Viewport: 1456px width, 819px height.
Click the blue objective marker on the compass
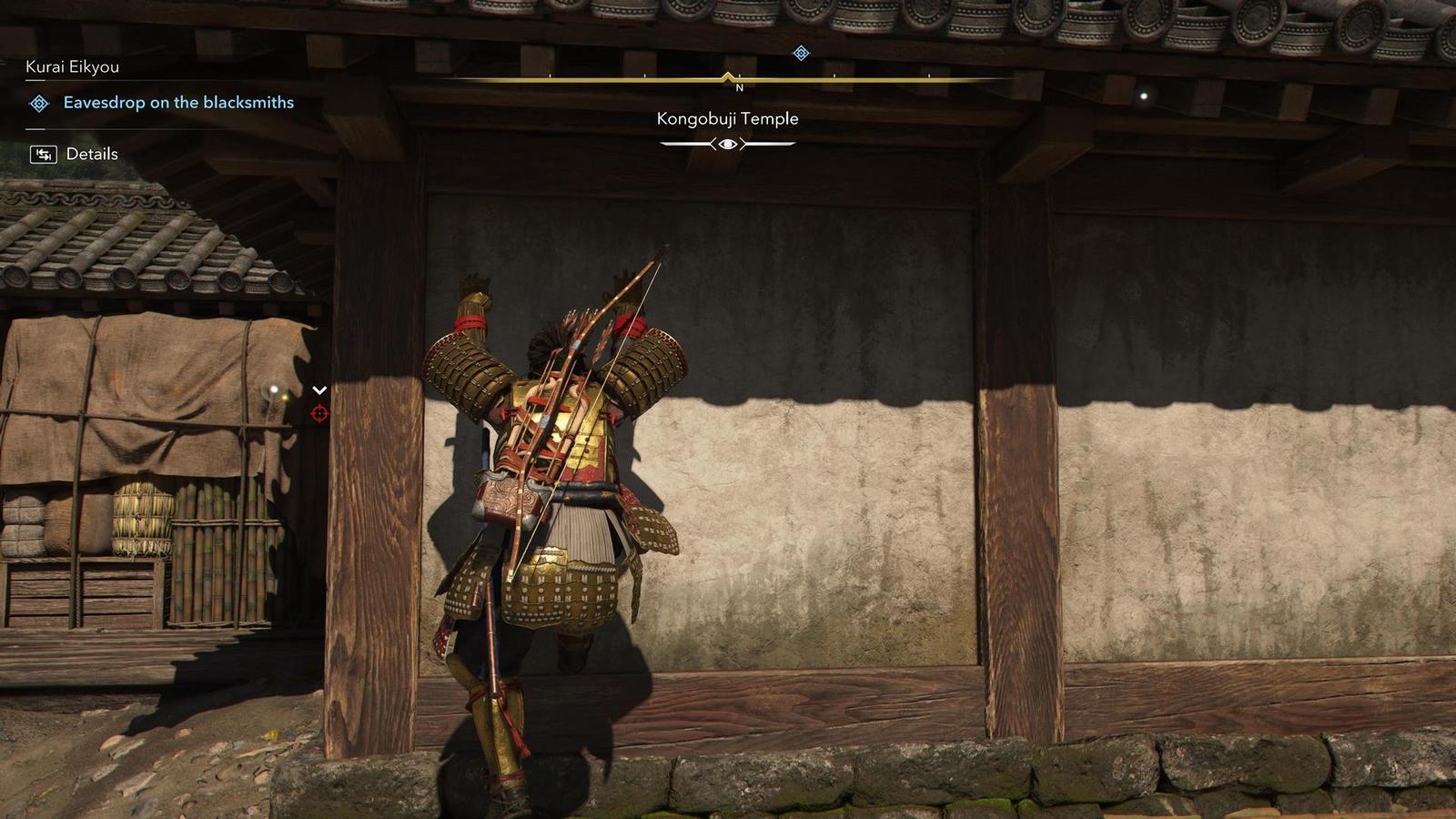(800, 54)
